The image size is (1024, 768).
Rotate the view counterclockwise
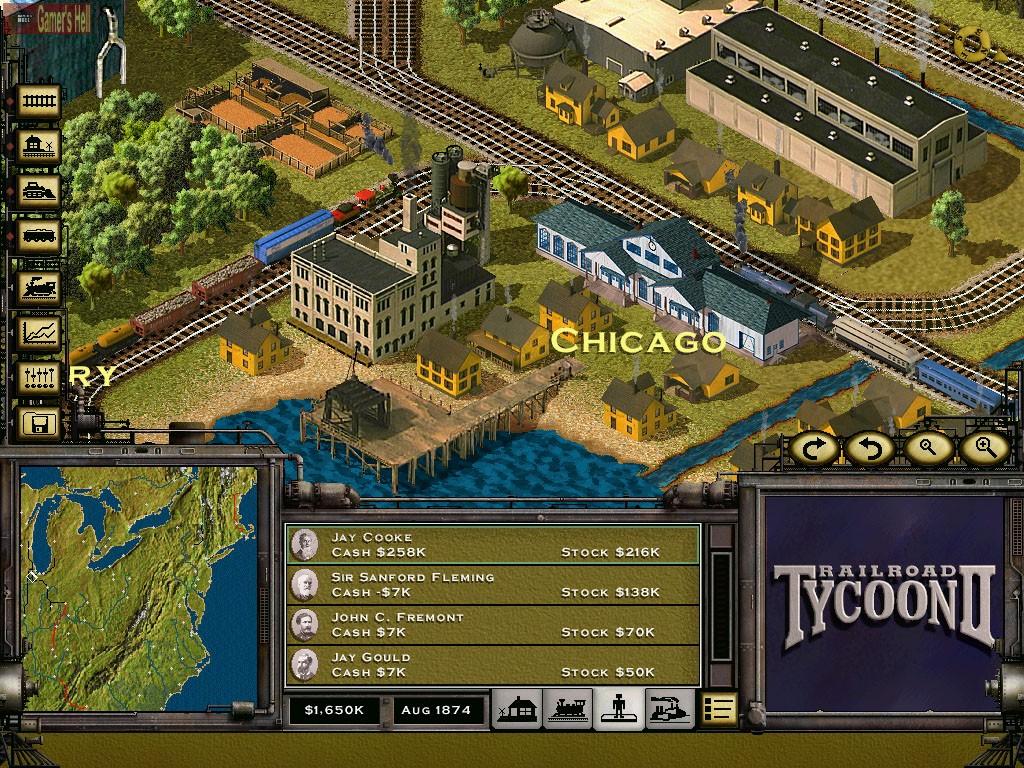(871, 449)
